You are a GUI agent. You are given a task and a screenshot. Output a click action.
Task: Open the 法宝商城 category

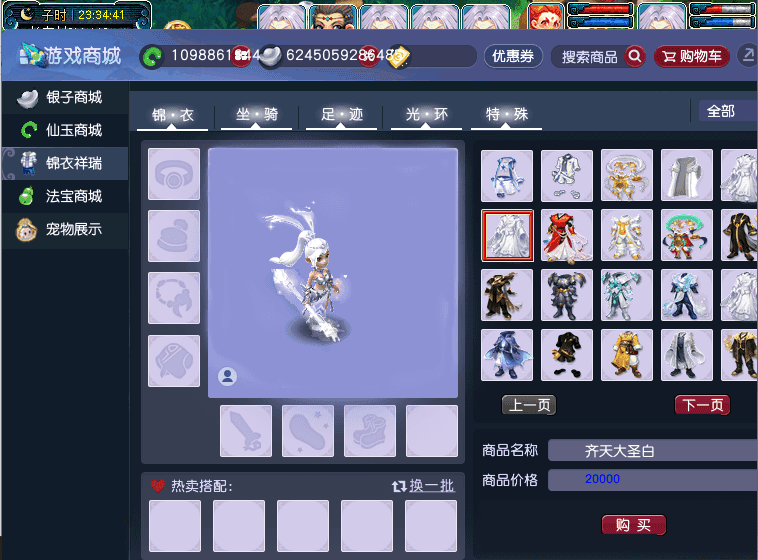(x=65, y=196)
